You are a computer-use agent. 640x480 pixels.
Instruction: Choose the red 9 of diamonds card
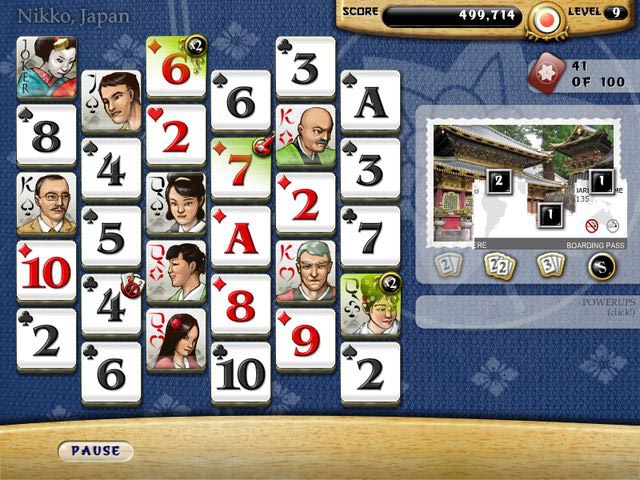click(305, 338)
